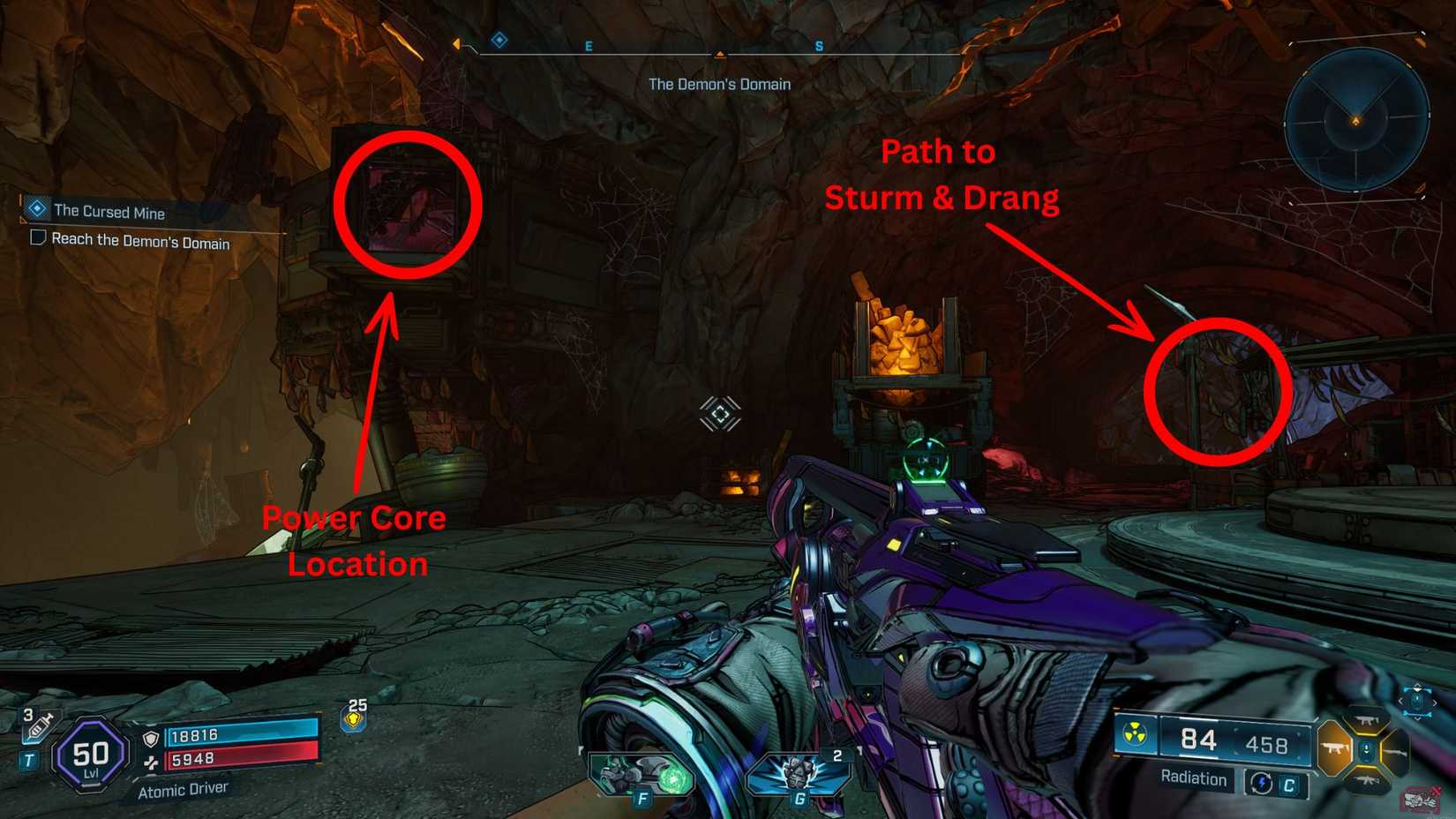The image size is (1456, 819).
Task: Click the Radiation ammo type label
Action: 1193,779
